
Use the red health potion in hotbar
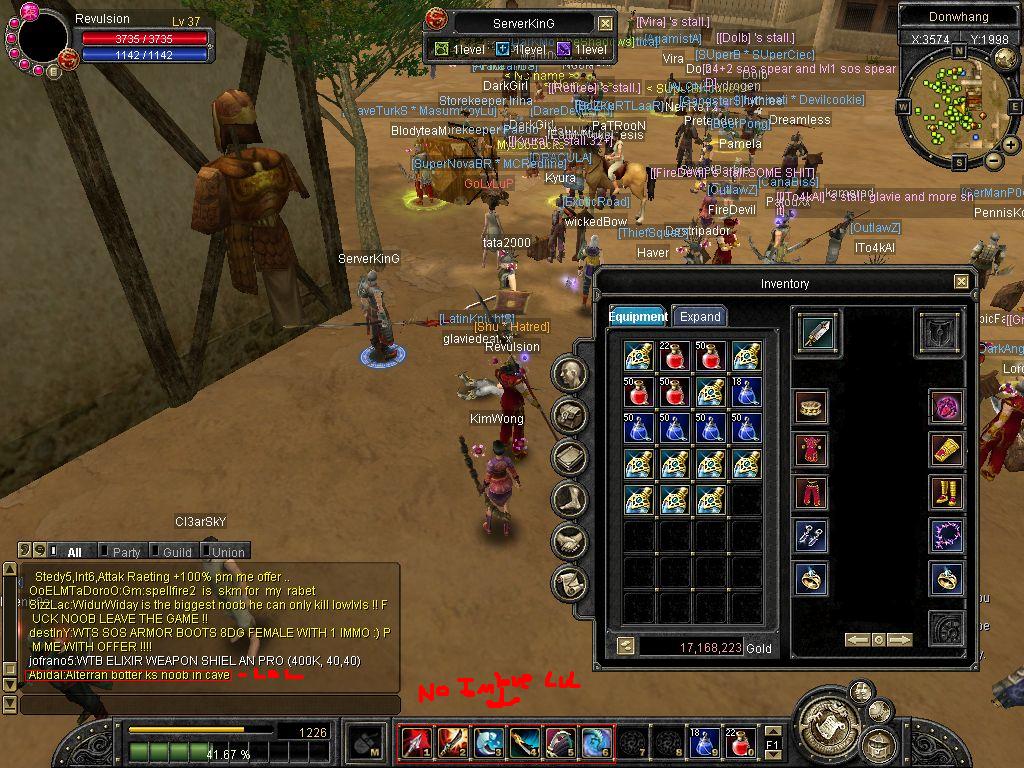[x=741, y=743]
